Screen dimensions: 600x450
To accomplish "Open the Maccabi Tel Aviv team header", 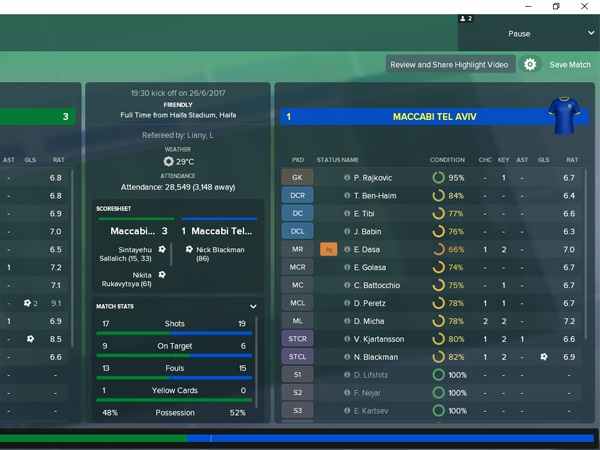I will click(436, 117).
